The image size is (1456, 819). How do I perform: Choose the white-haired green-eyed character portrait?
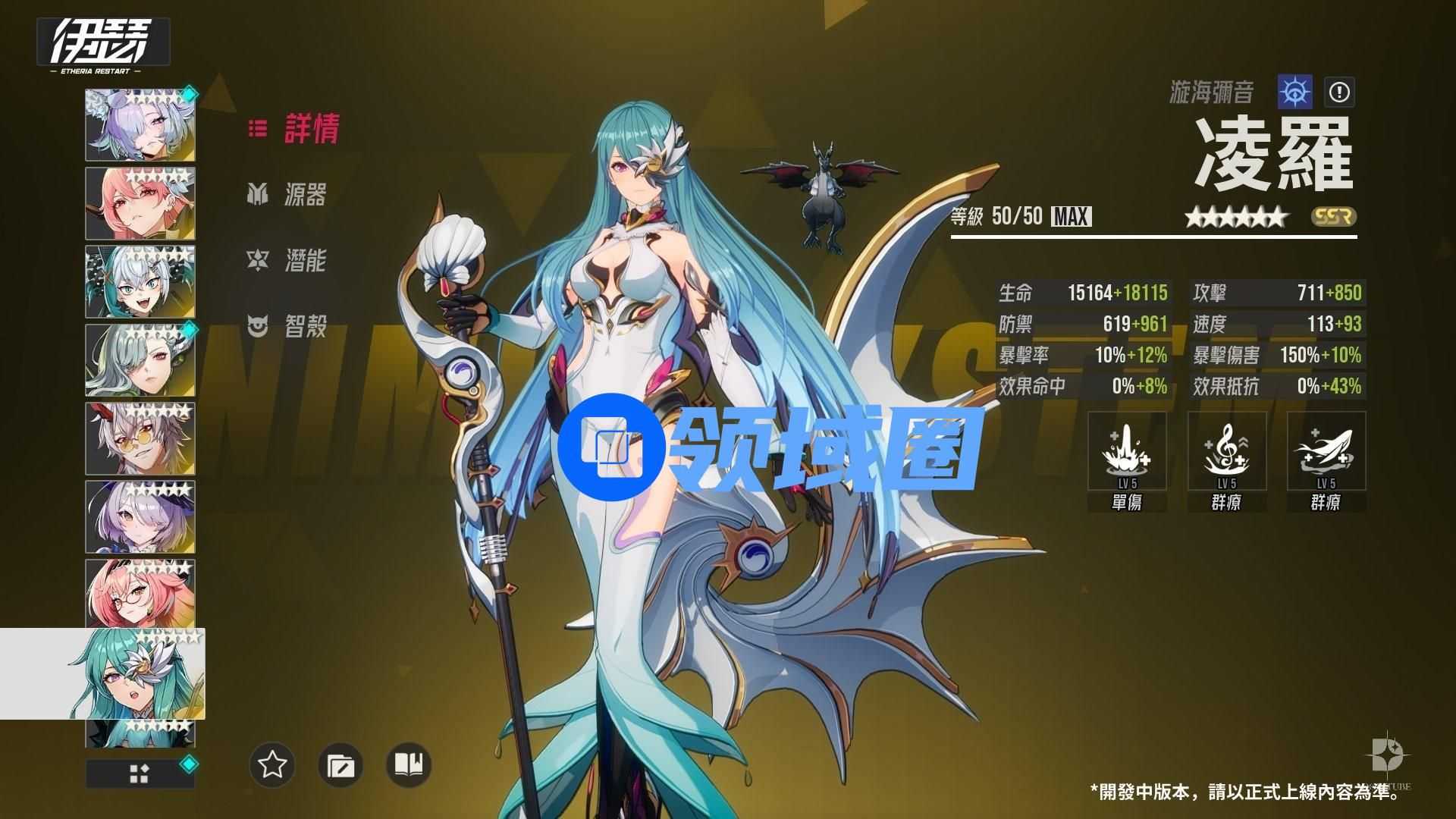(x=140, y=282)
